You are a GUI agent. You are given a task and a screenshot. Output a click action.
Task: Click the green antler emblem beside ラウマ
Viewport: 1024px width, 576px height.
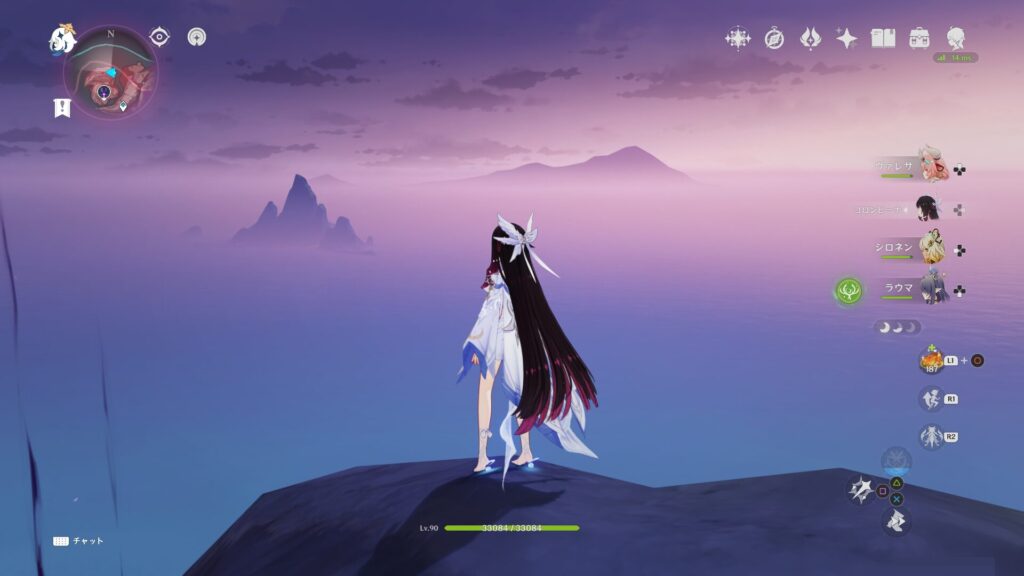click(849, 291)
